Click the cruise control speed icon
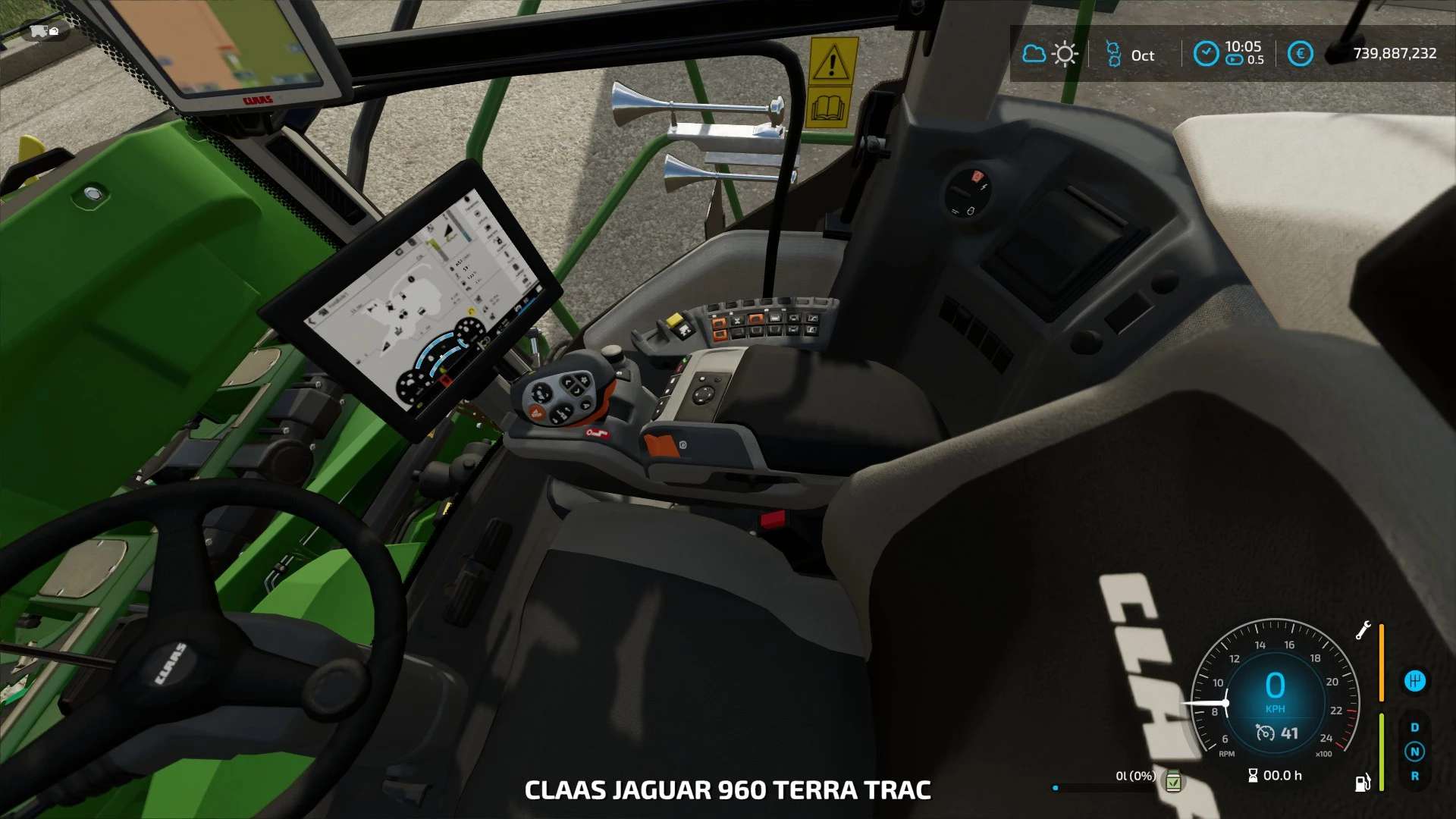Screen dimensions: 1456x819 click(1265, 733)
